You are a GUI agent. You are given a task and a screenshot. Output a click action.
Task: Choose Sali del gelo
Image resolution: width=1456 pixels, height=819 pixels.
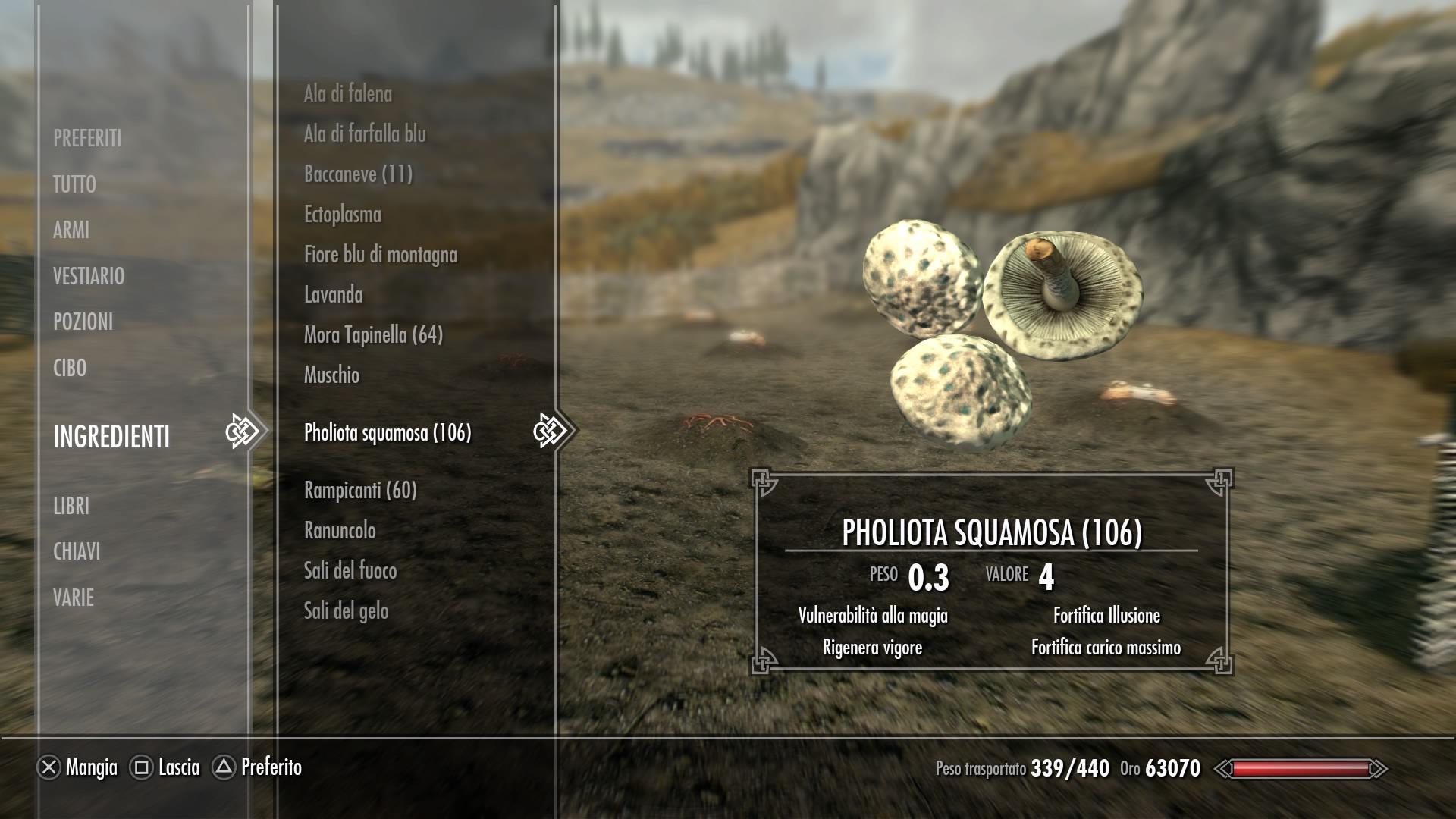click(347, 611)
